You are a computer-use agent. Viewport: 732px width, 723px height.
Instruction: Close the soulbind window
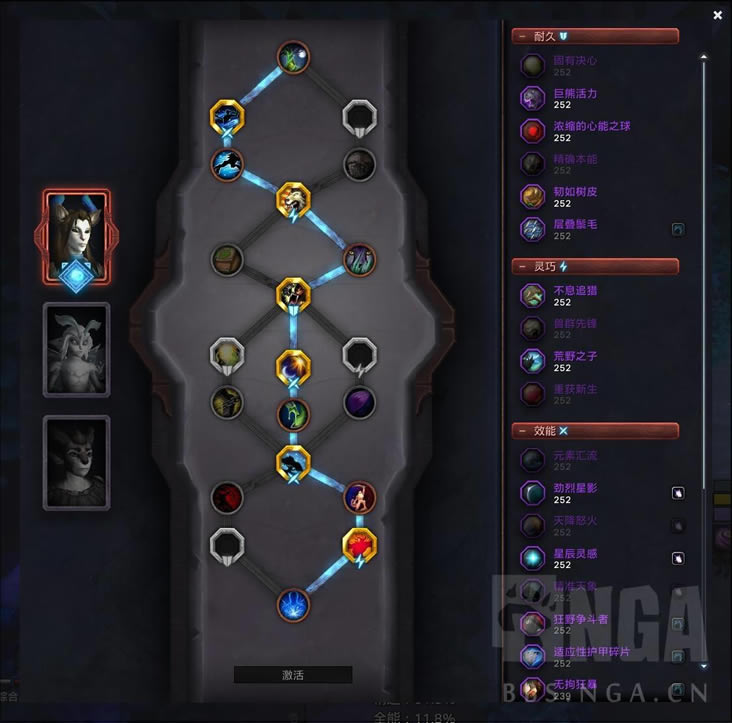[x=717, y=15]
